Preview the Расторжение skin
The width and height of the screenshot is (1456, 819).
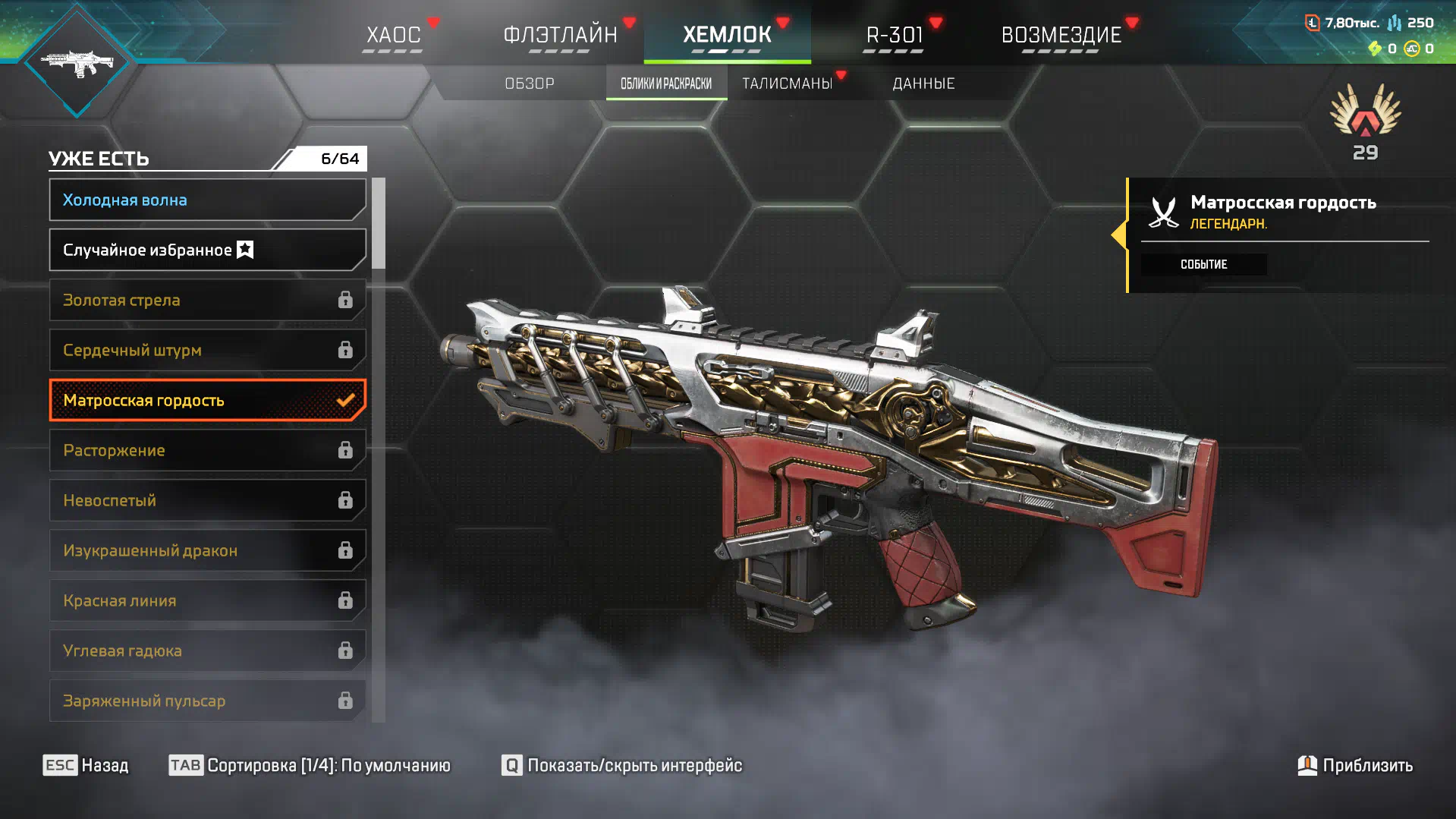pyautogui.click(x=207, y=450)
